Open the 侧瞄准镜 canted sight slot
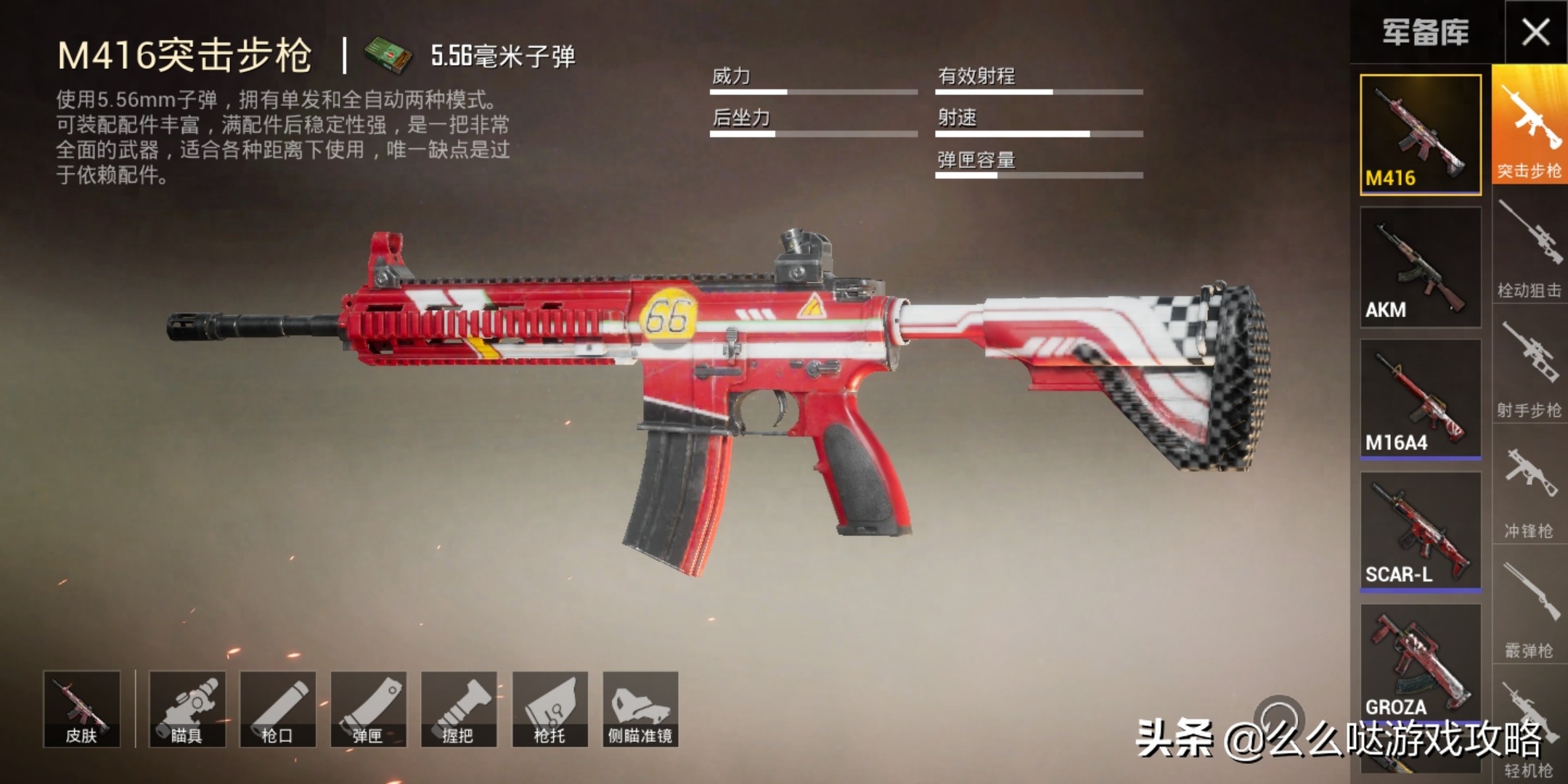Screen dimensions: 1568x784 [x=640, y=709]
